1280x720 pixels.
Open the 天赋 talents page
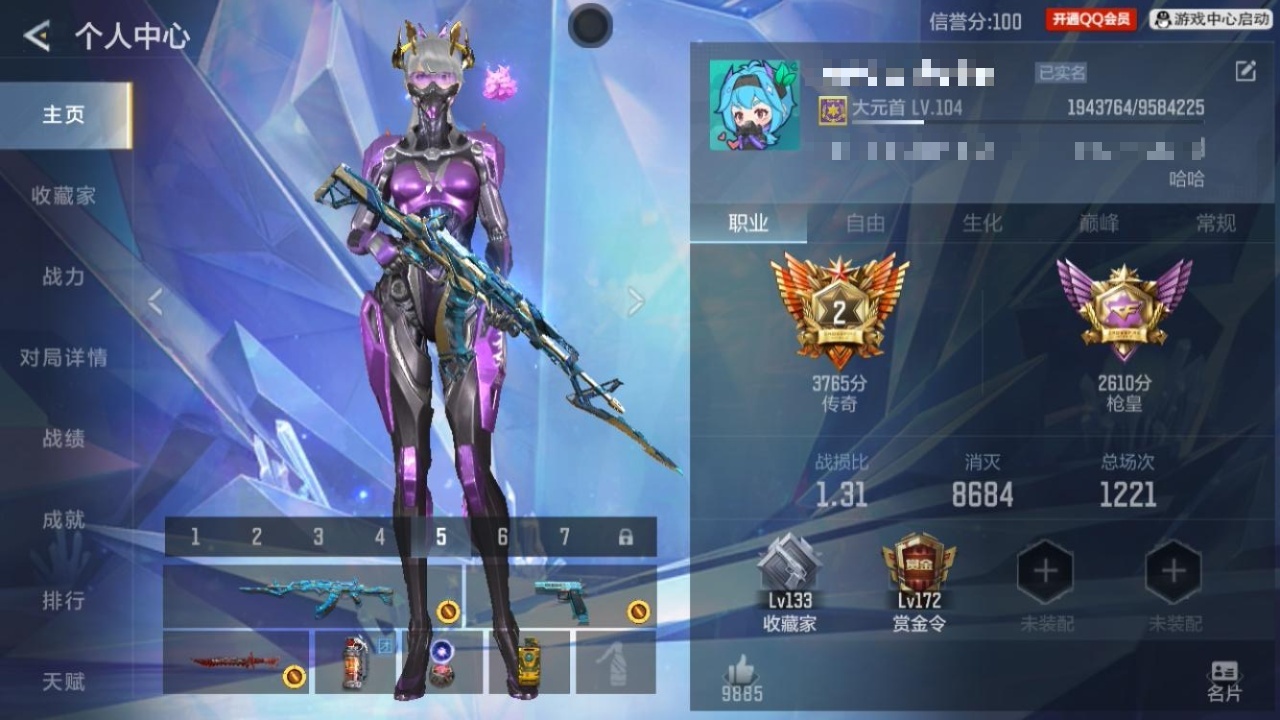[64, 682]
